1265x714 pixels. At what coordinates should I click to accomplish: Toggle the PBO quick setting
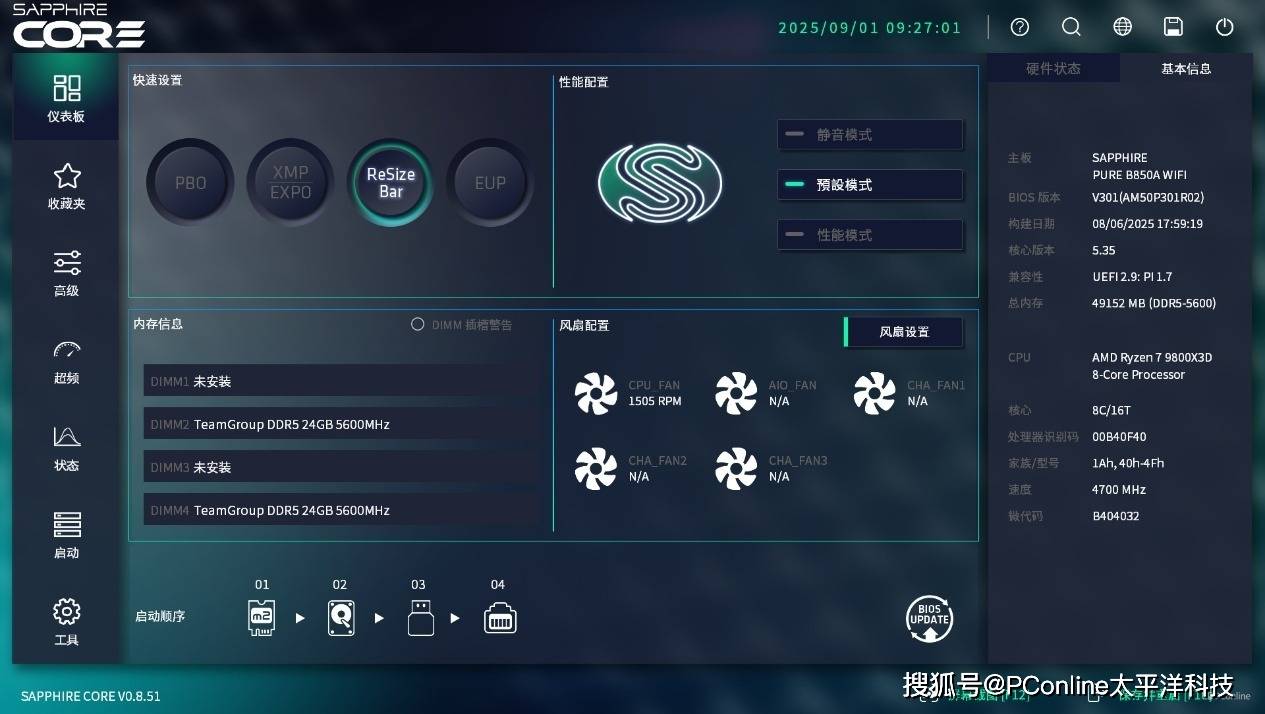190,183
